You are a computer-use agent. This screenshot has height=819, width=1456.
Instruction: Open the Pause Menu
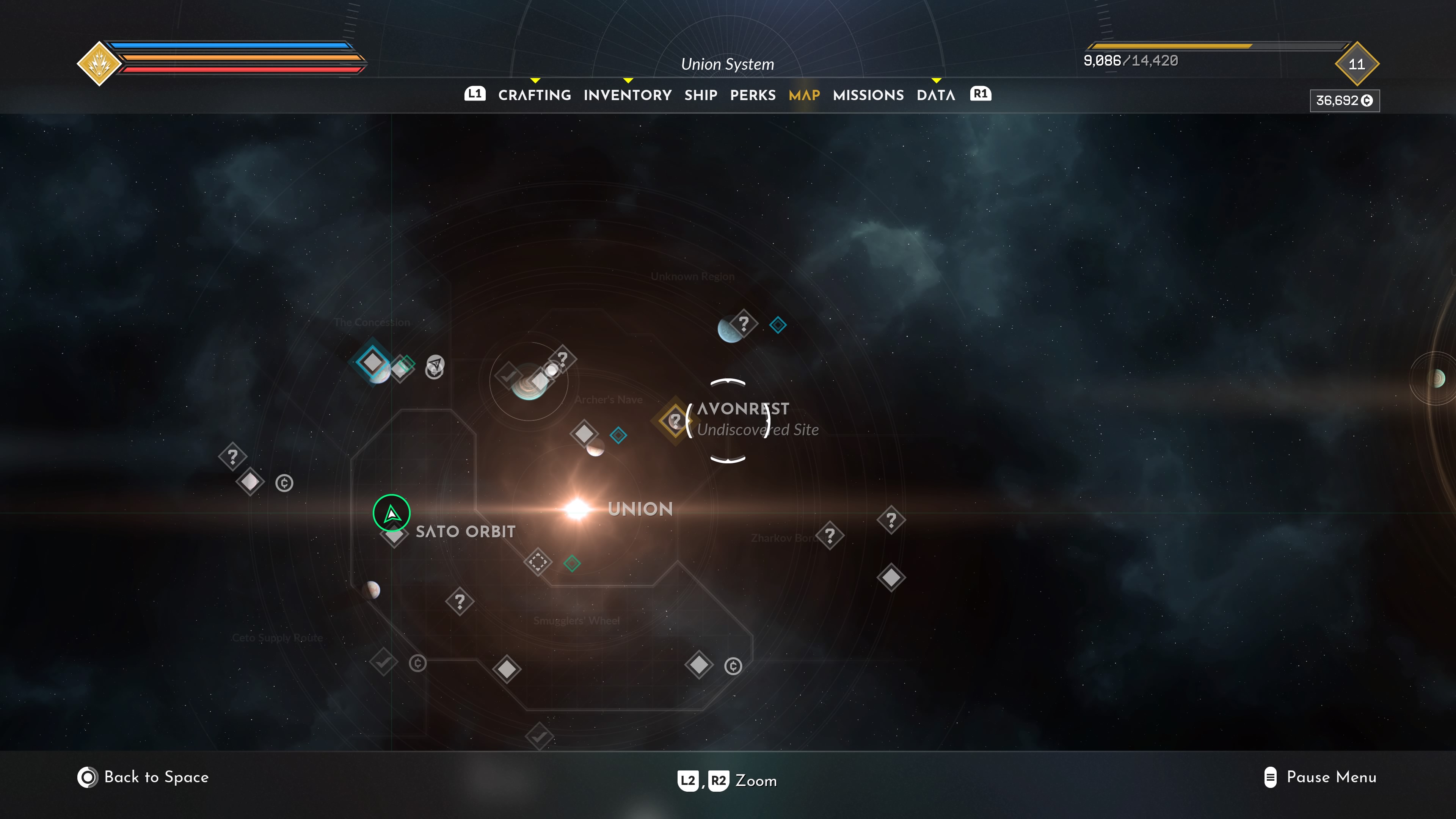tap(1320, 777)
